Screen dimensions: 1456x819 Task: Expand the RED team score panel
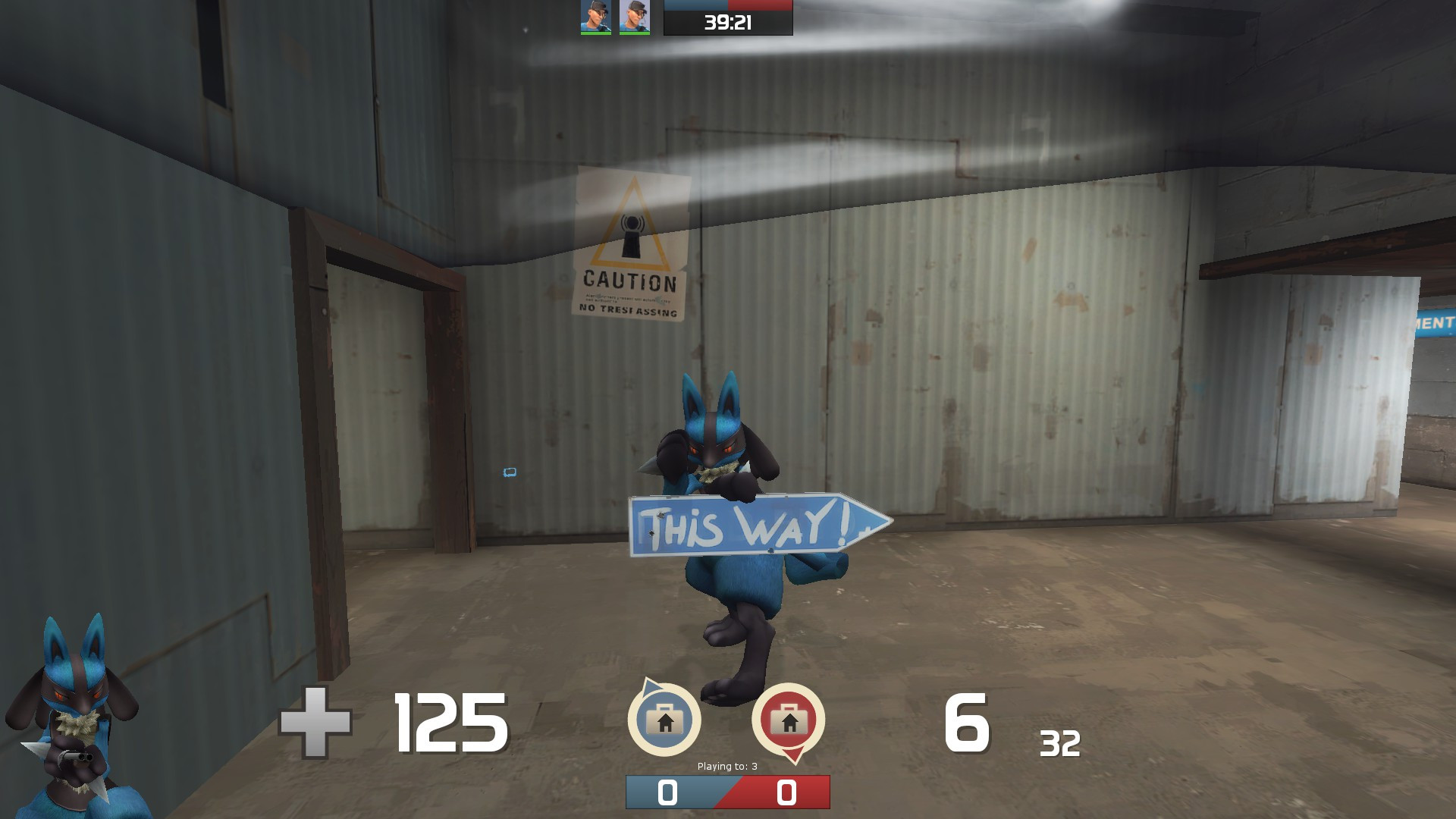click(786, 791)
